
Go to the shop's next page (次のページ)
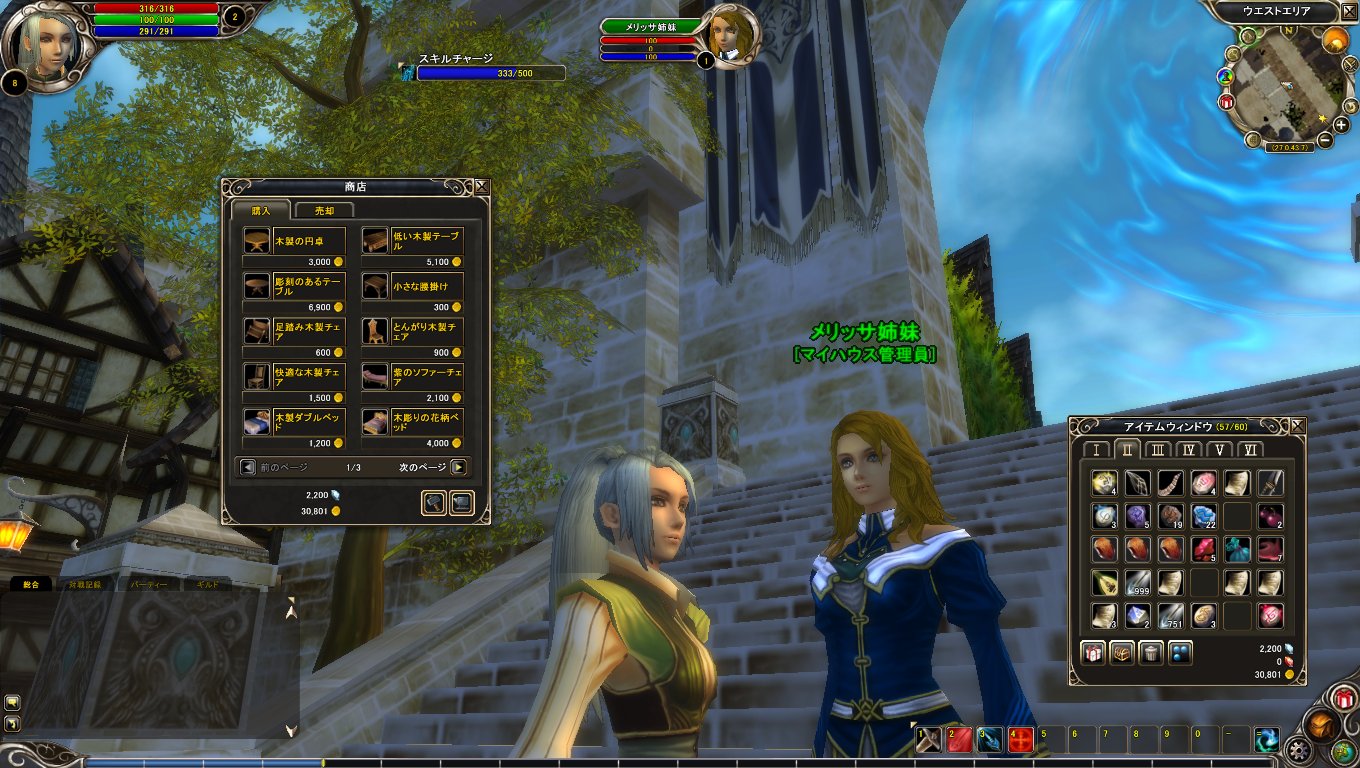[x=458, y=467]
